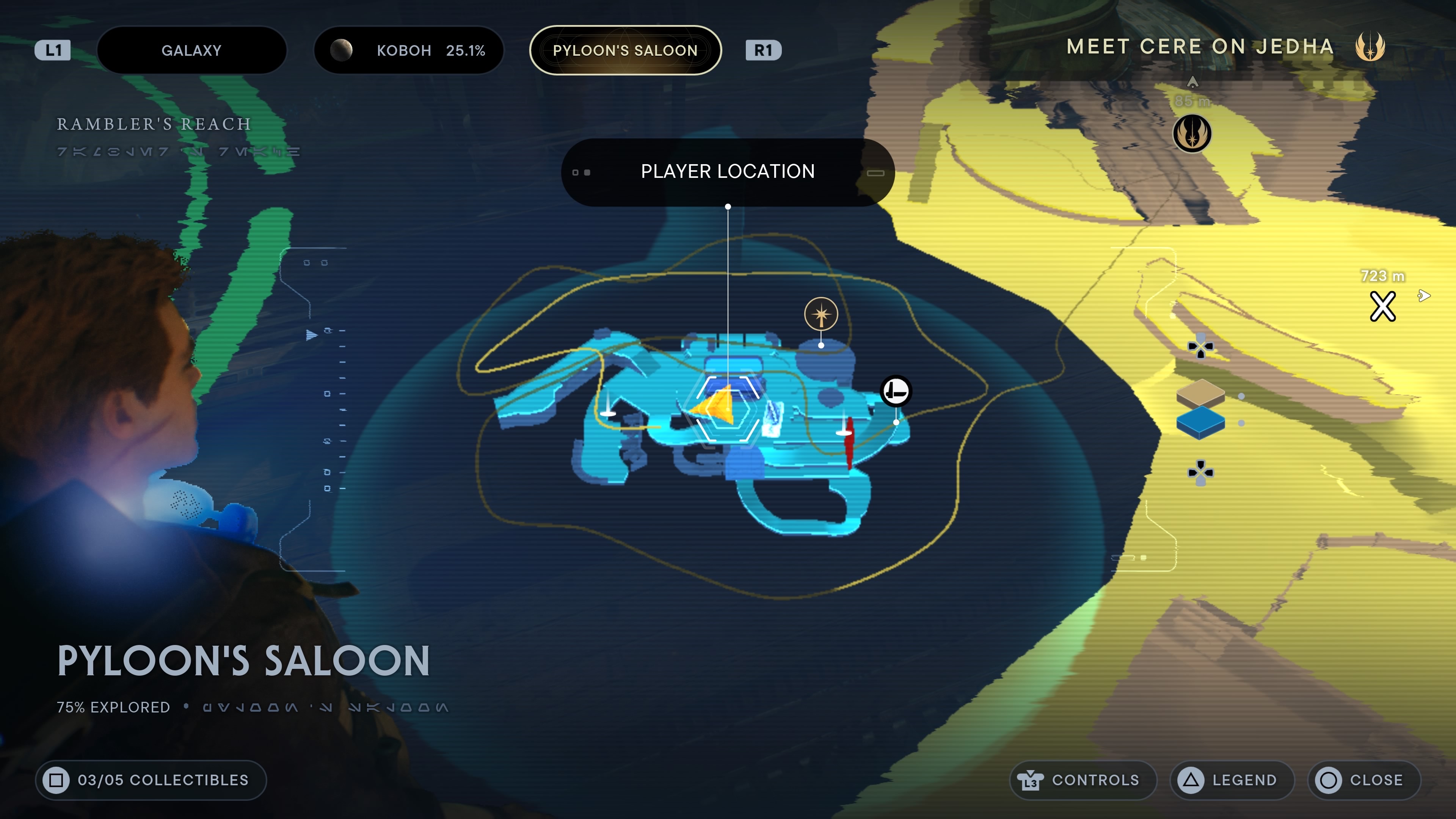Screen dimensions: 1456x819
Task: Select the Jedi objective marker
Action: coord(1192,133)
